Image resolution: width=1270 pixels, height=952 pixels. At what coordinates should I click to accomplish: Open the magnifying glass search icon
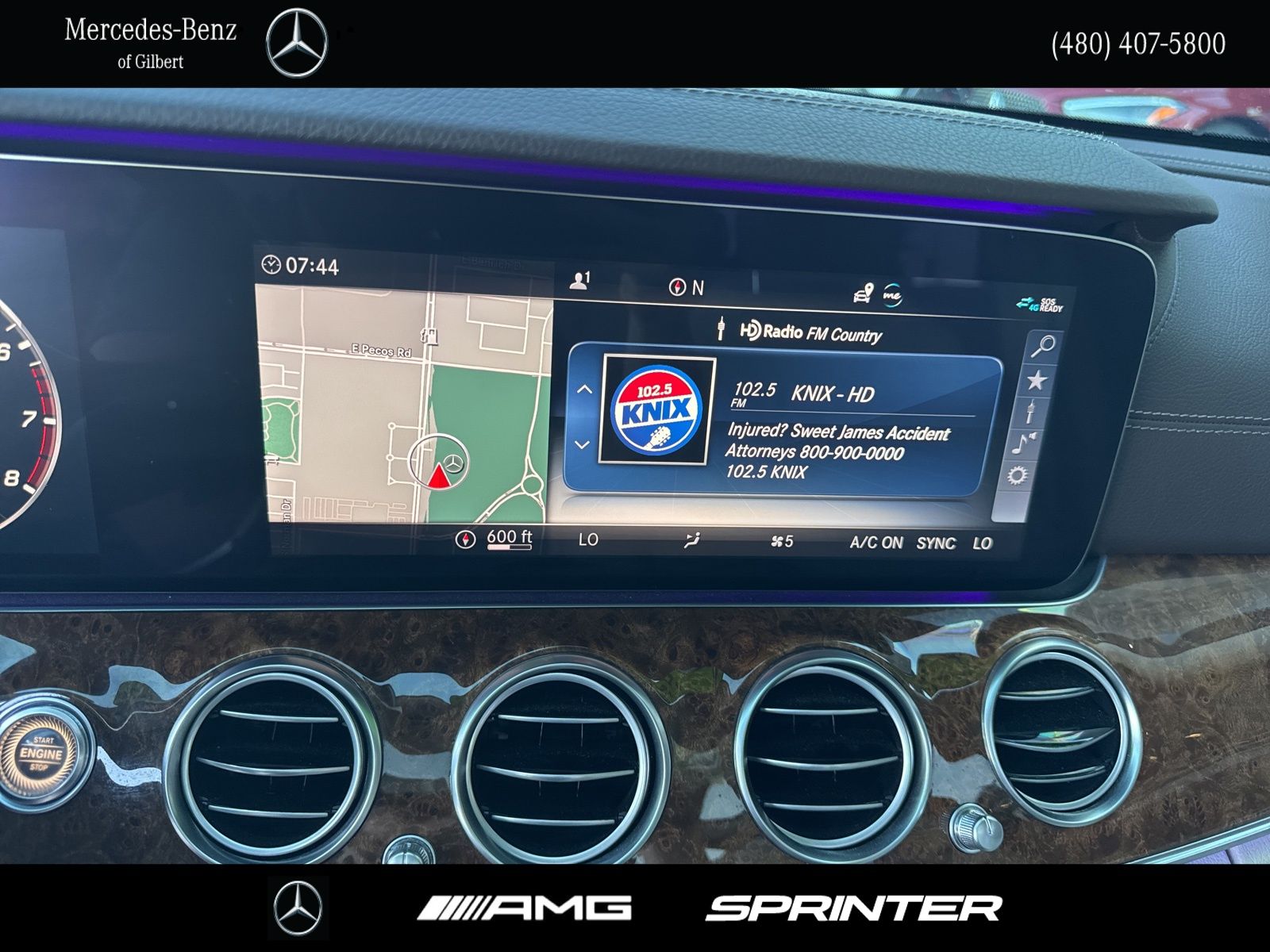tap(1043, 346)
